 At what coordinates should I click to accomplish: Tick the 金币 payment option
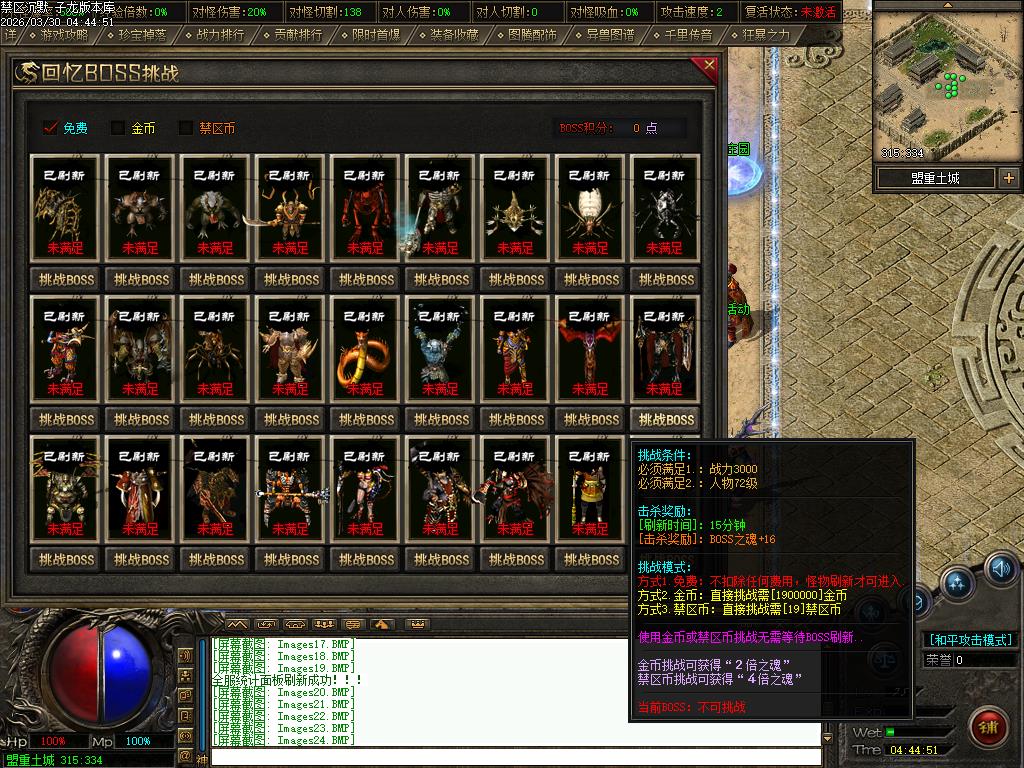(x=118, y=128)
